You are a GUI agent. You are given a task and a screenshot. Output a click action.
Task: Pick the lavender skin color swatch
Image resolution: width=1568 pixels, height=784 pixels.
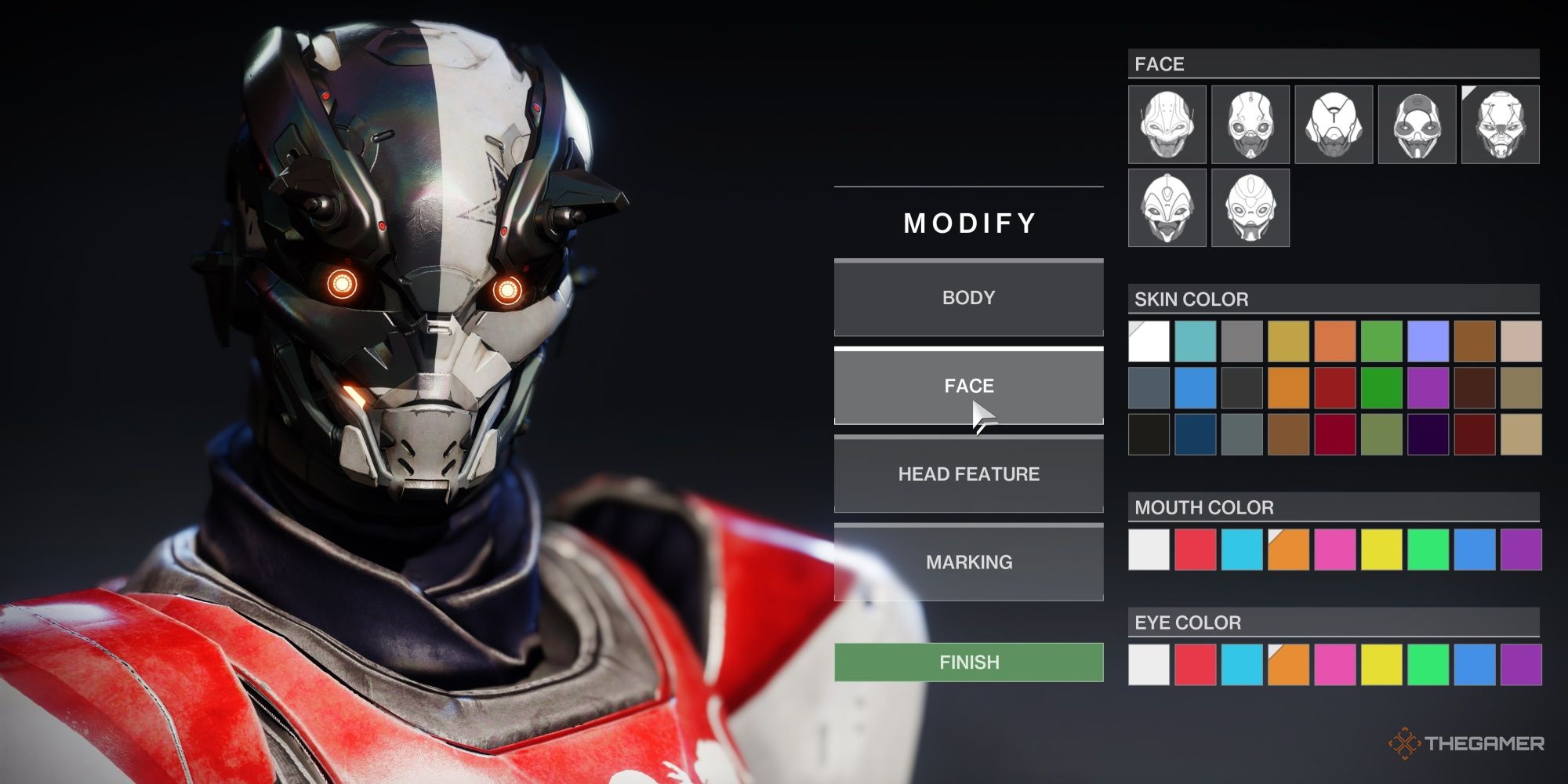1428,341
